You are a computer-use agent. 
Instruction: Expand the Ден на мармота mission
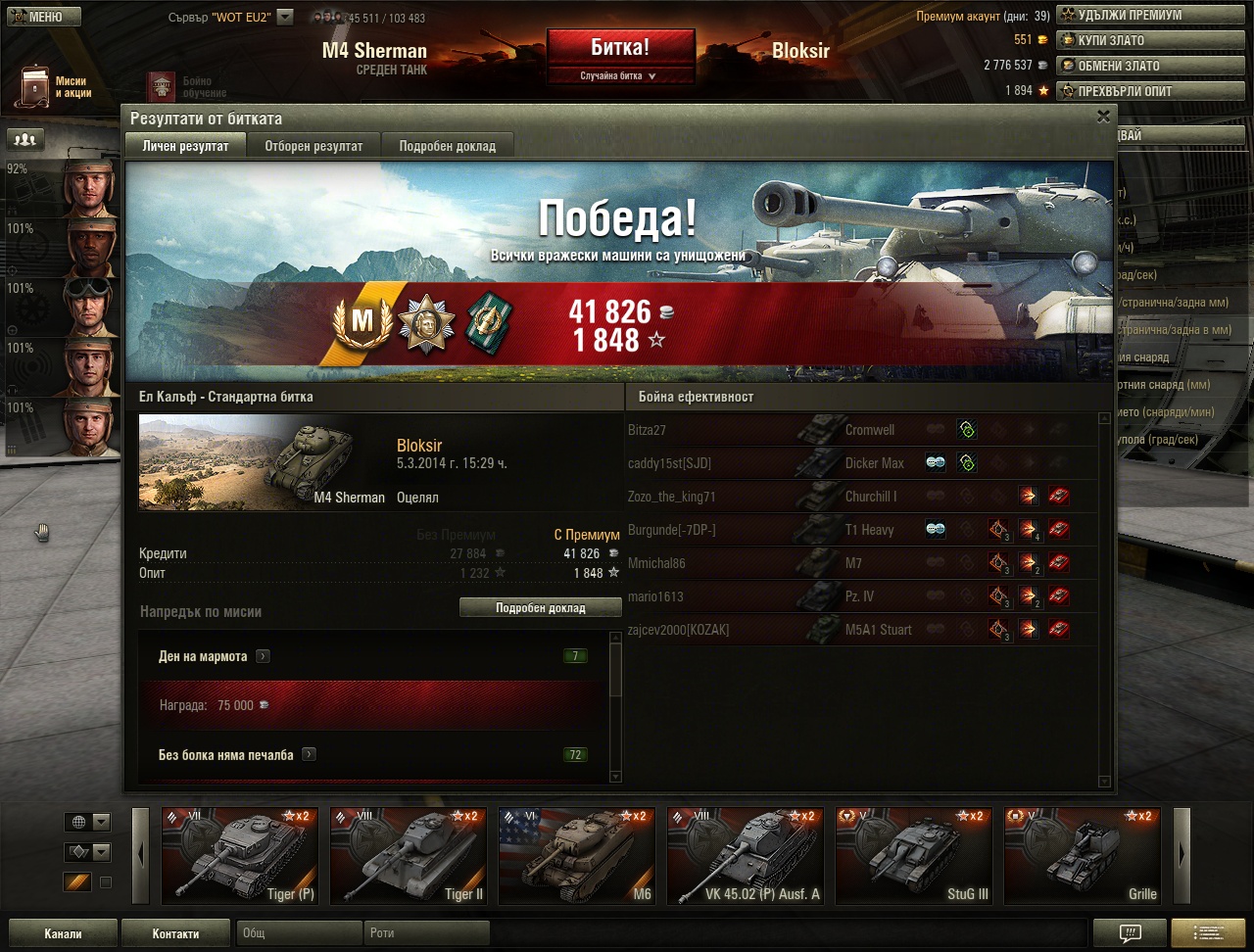[x=263, y=656]
